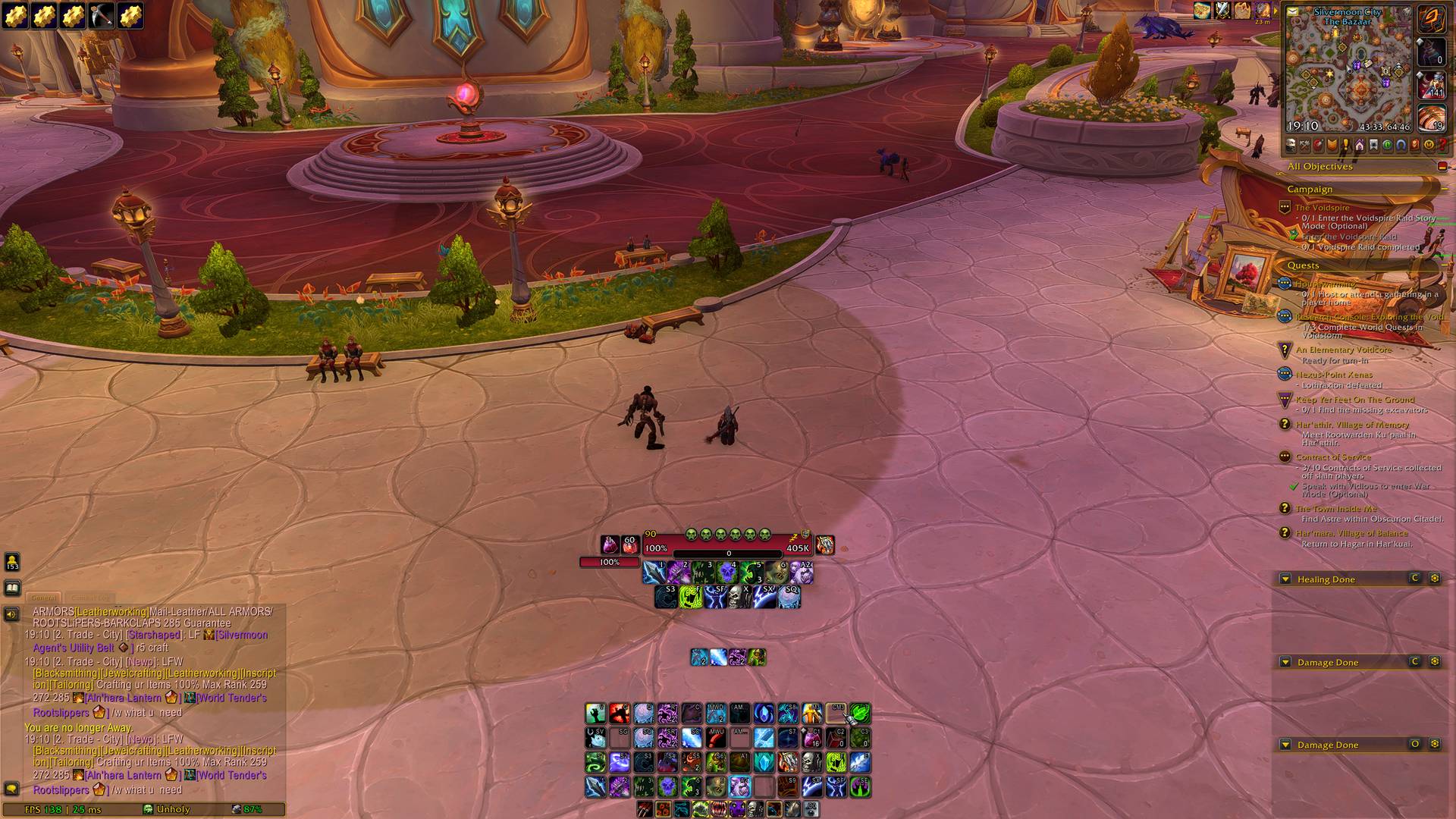
Task: Switch to the Combat Log tab
Action: coord(89,598)
